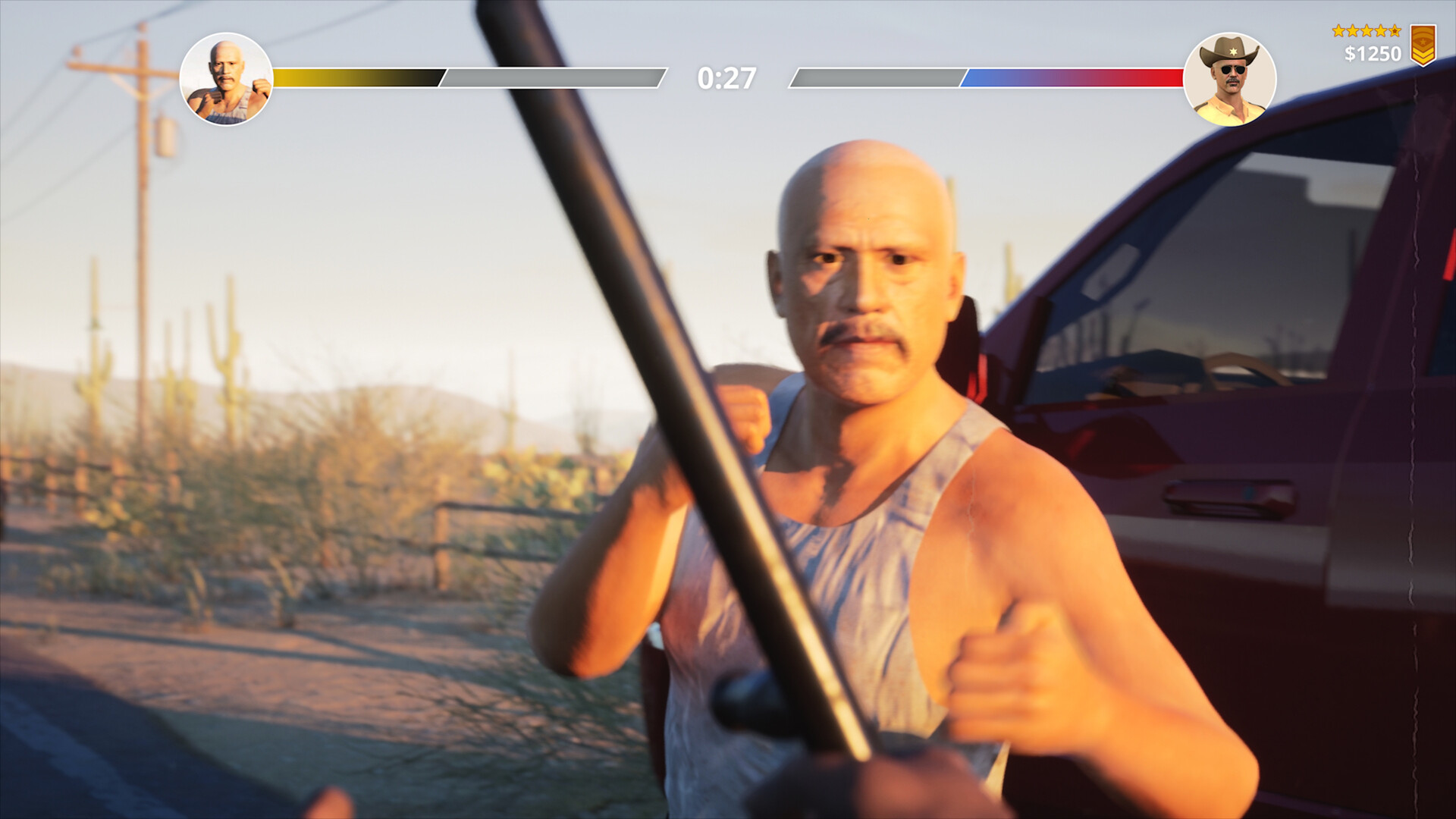Click the third gold rating star
The height and width of the screenshot is (819, 1456).
[x=1368, y=32]
